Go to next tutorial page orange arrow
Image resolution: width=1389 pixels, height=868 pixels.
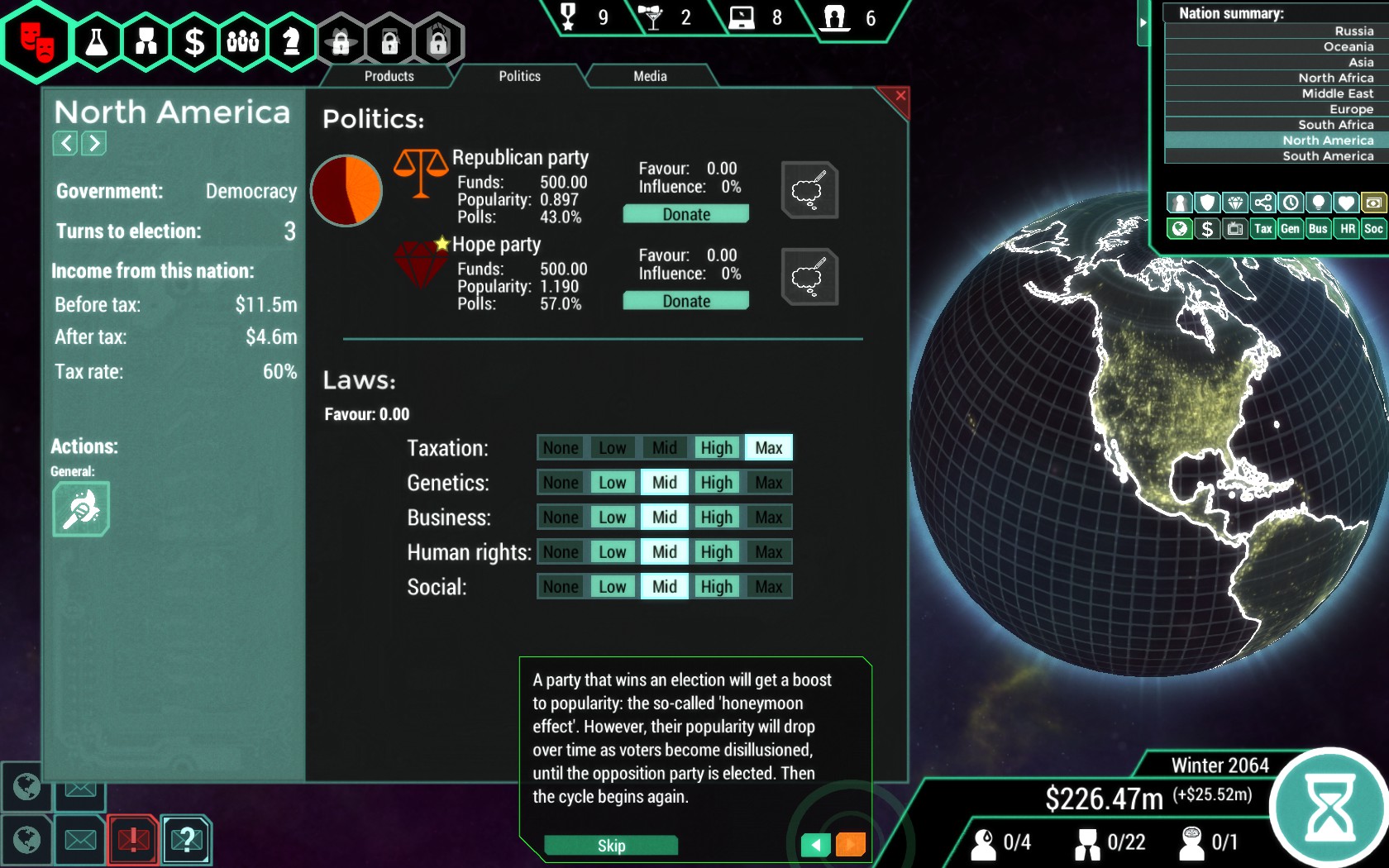[x=850, y=844]
